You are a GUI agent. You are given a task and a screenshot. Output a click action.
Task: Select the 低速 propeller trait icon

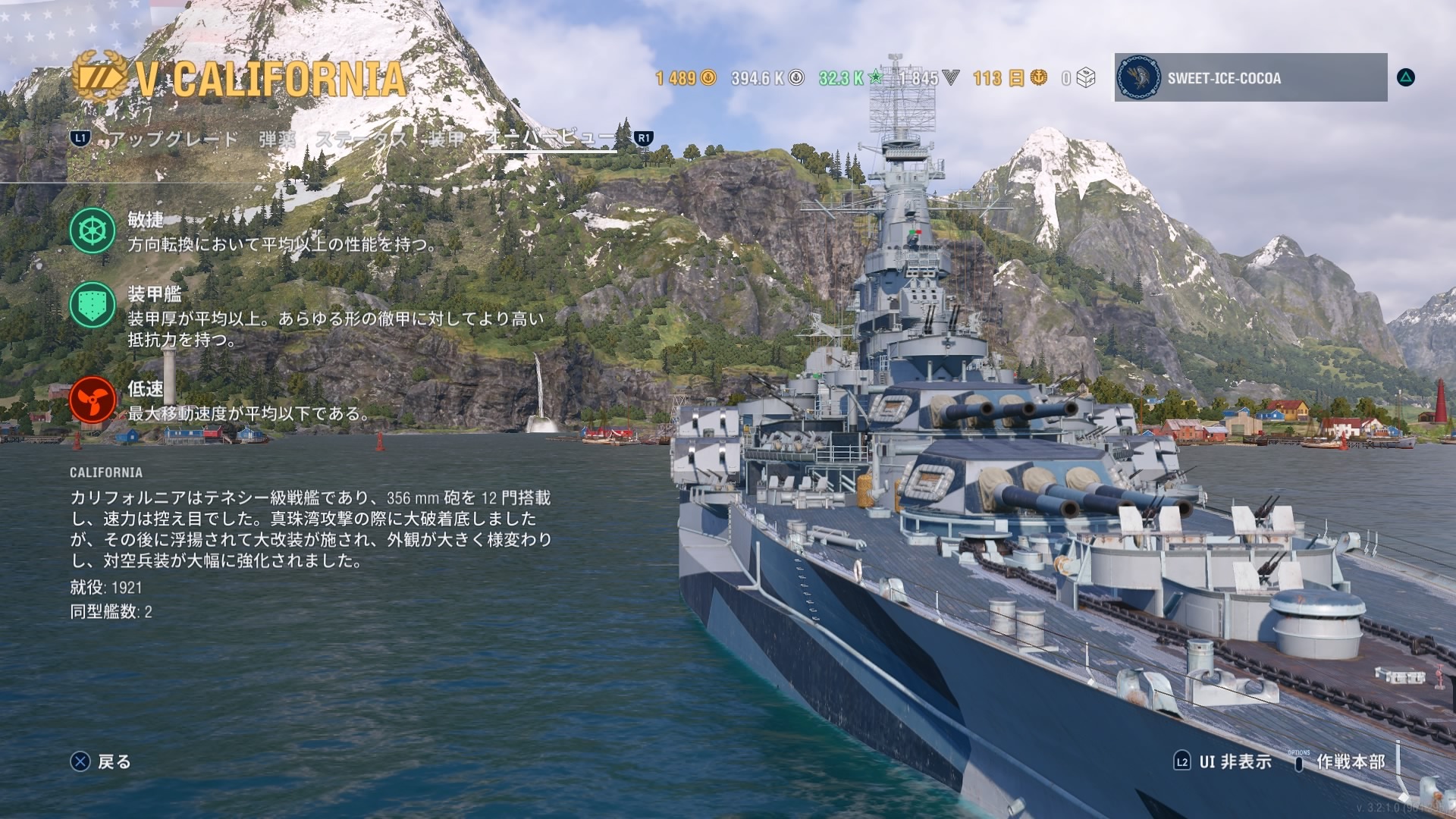93,400
